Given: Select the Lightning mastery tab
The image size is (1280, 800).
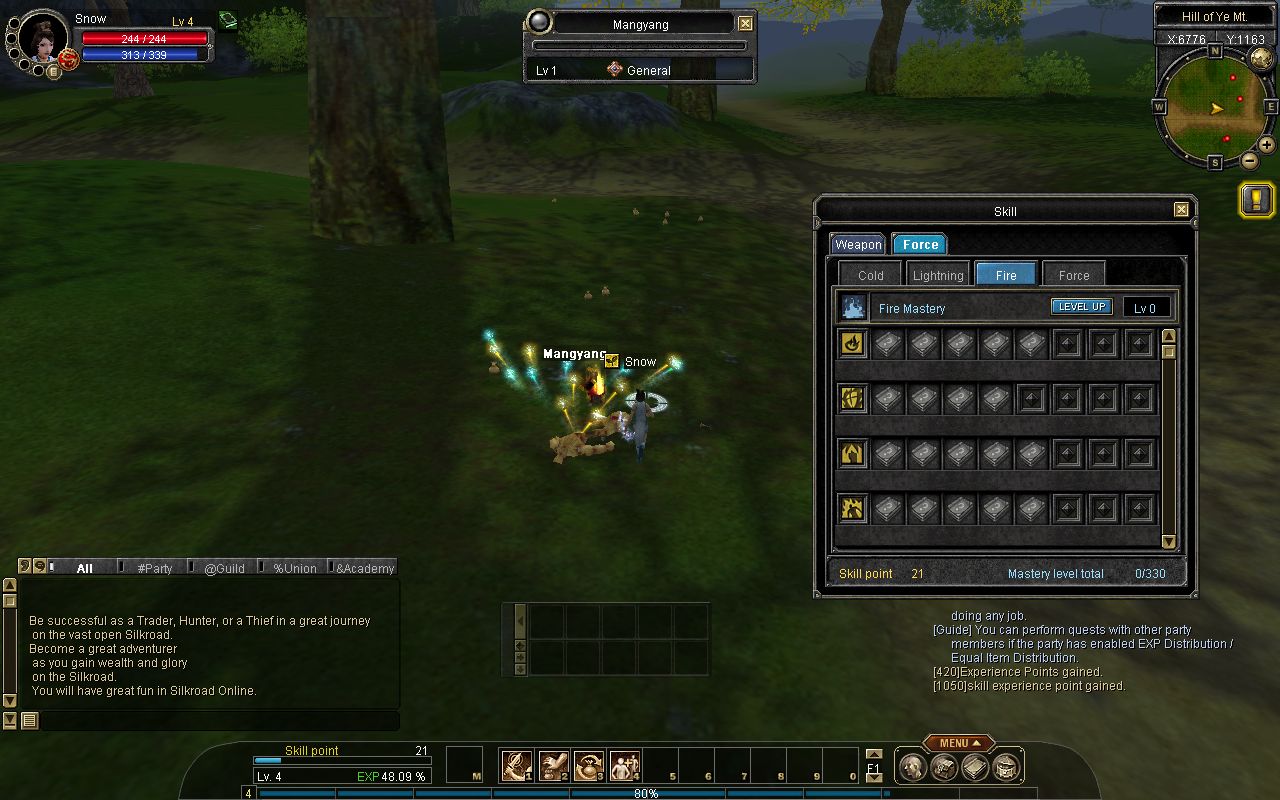Looking at the screenshot, I should tap(938, 275).
